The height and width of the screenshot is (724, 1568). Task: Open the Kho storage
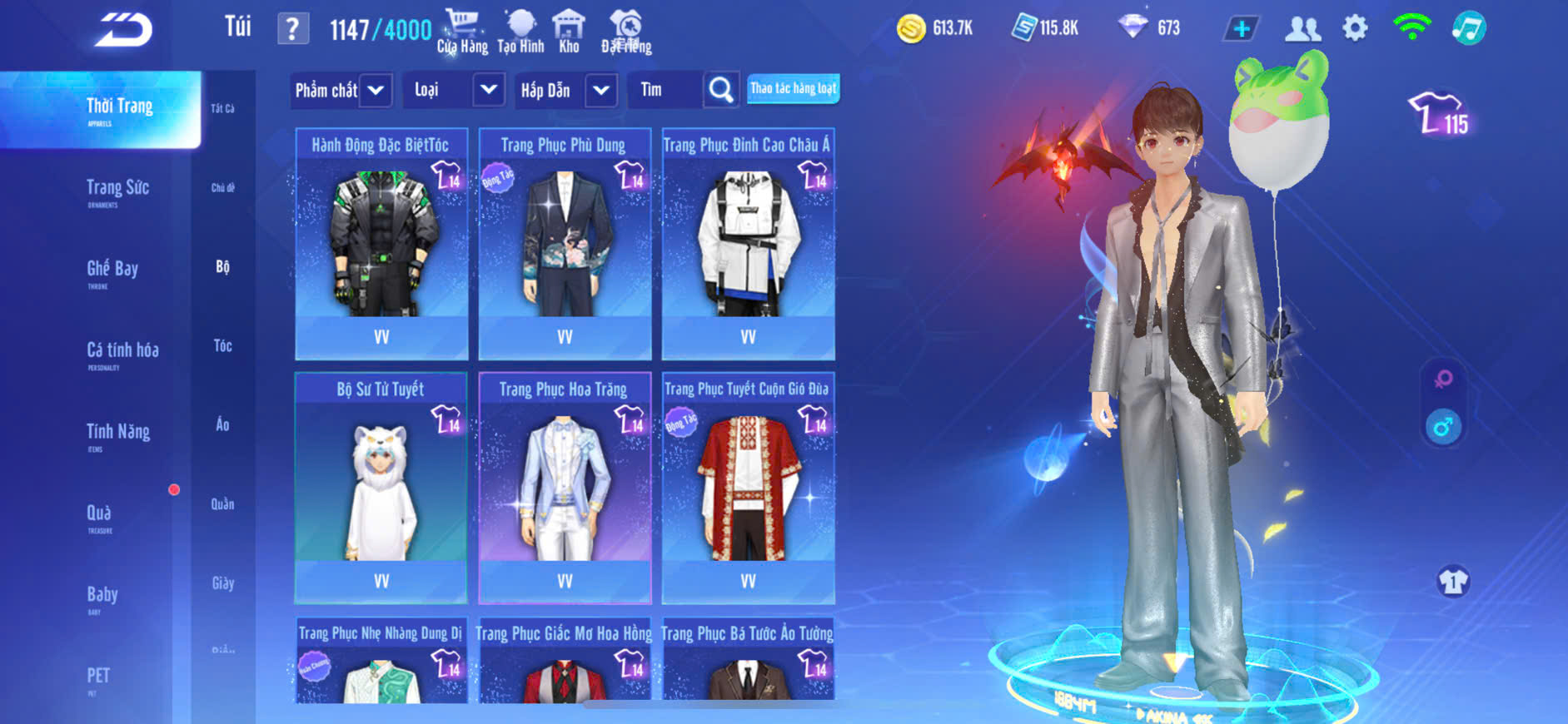(569, 32)
